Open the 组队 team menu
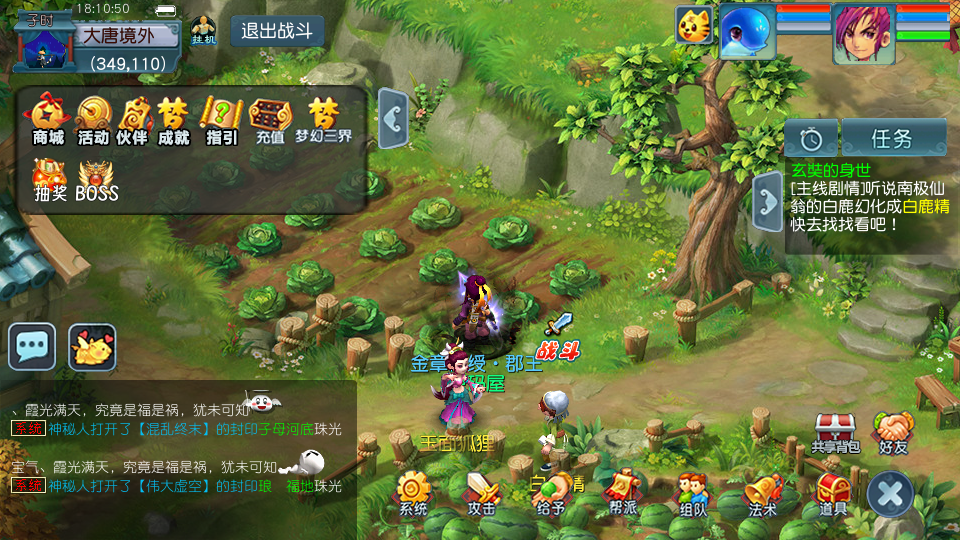The width and height of the screenshot is (960, 540). click(x=692, y=492)
